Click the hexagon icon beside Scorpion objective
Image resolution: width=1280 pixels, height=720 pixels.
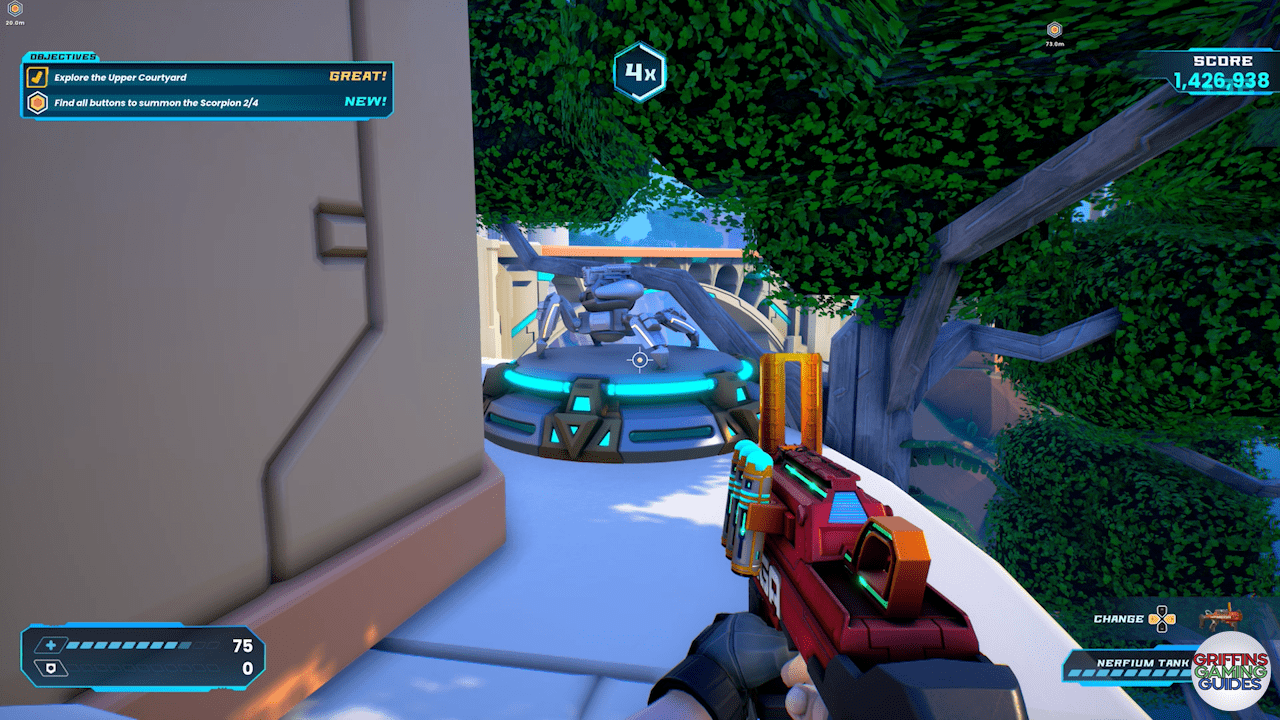(x=37, y=102)
